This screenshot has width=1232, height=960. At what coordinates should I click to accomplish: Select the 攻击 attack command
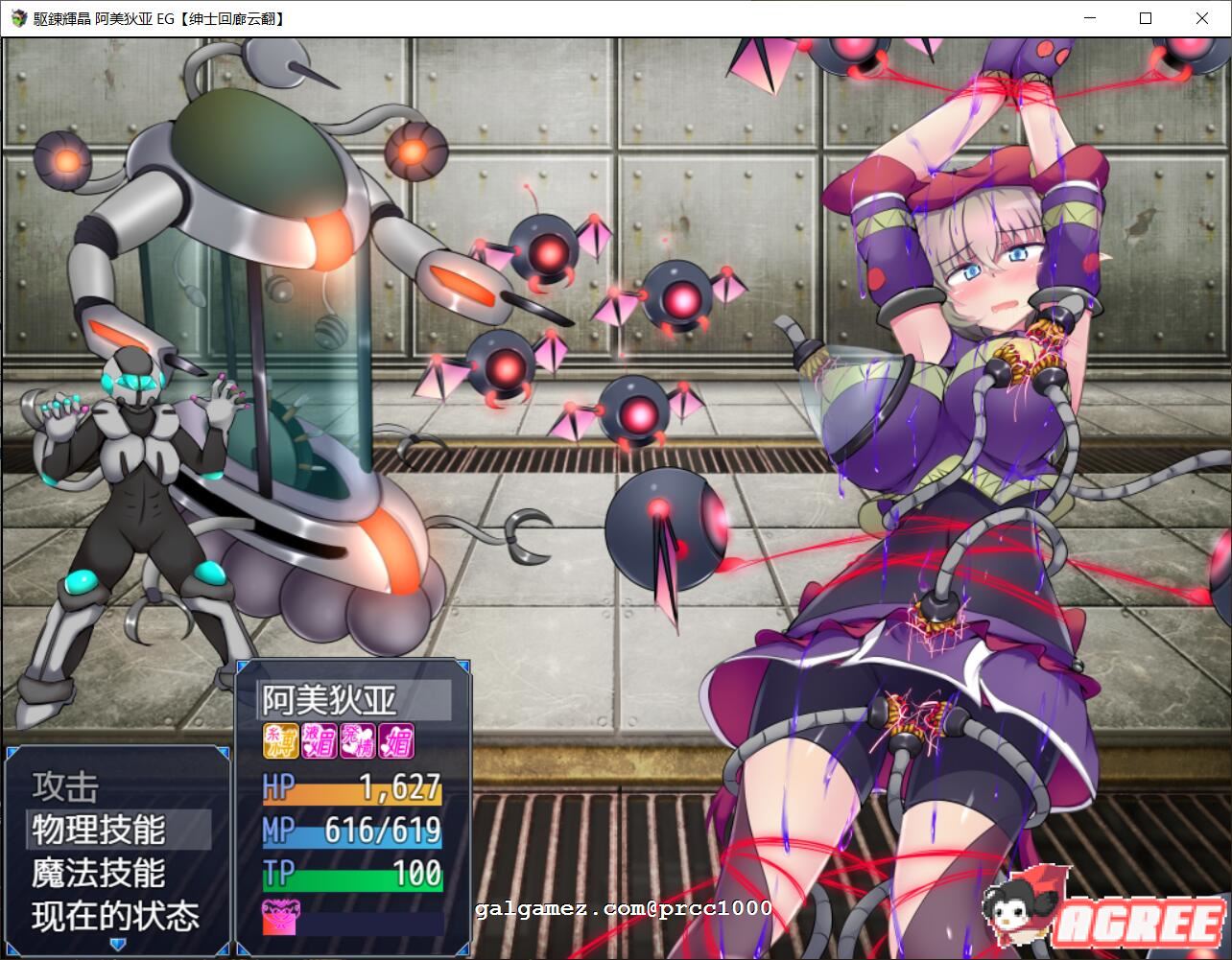(x=66, y=785)
